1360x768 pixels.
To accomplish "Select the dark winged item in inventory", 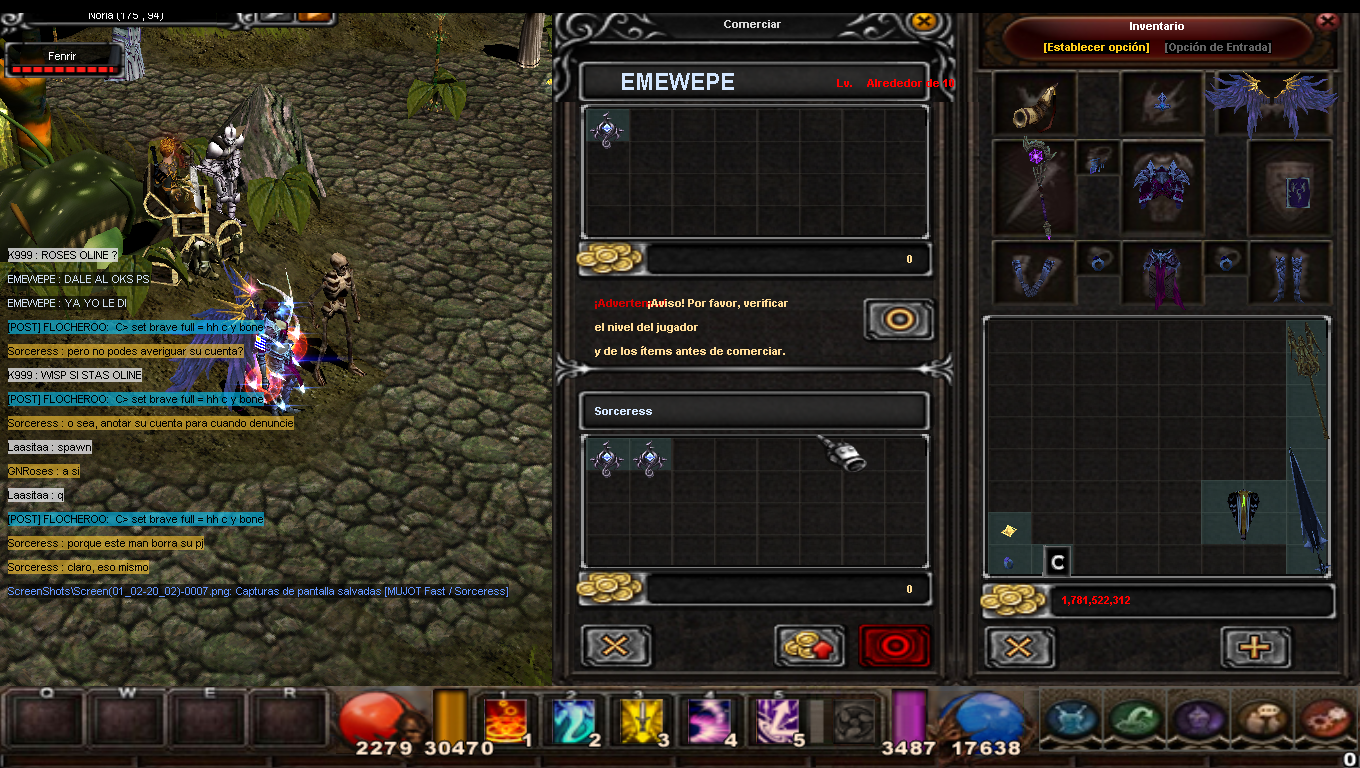I will (1242, 512).
